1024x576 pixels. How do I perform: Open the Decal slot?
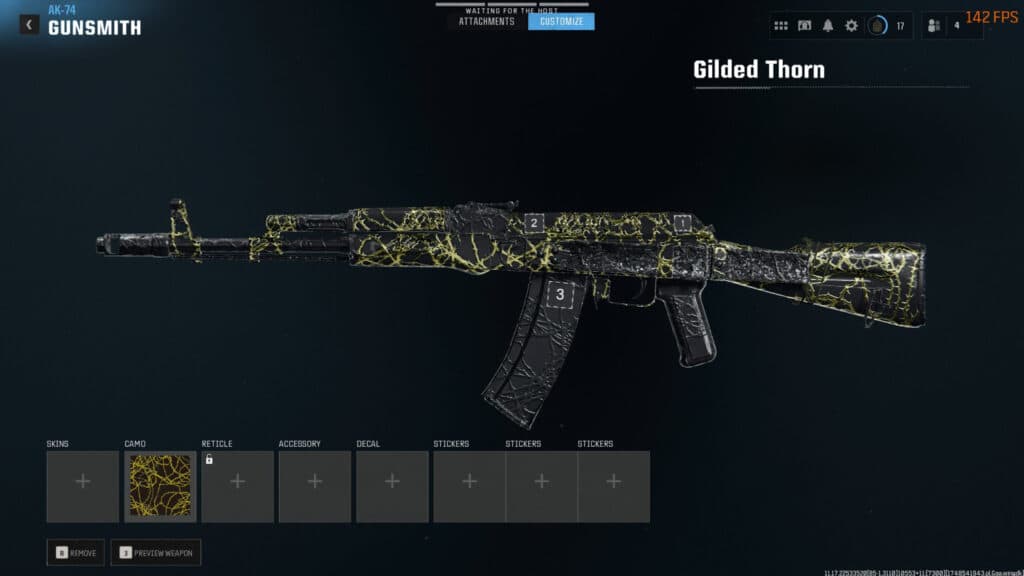click(392, 486)
